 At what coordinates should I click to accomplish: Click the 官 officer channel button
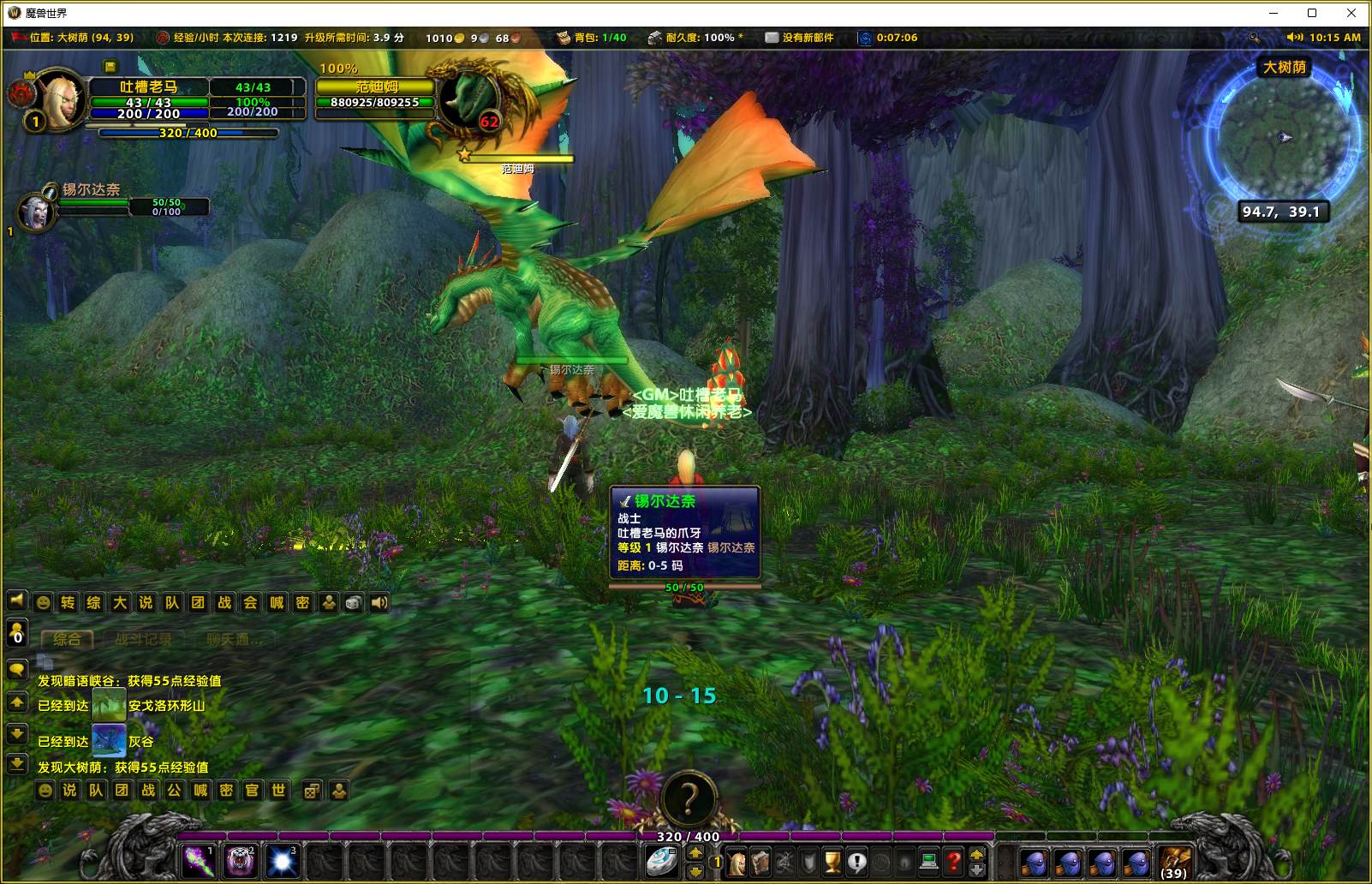coord(252,791)
